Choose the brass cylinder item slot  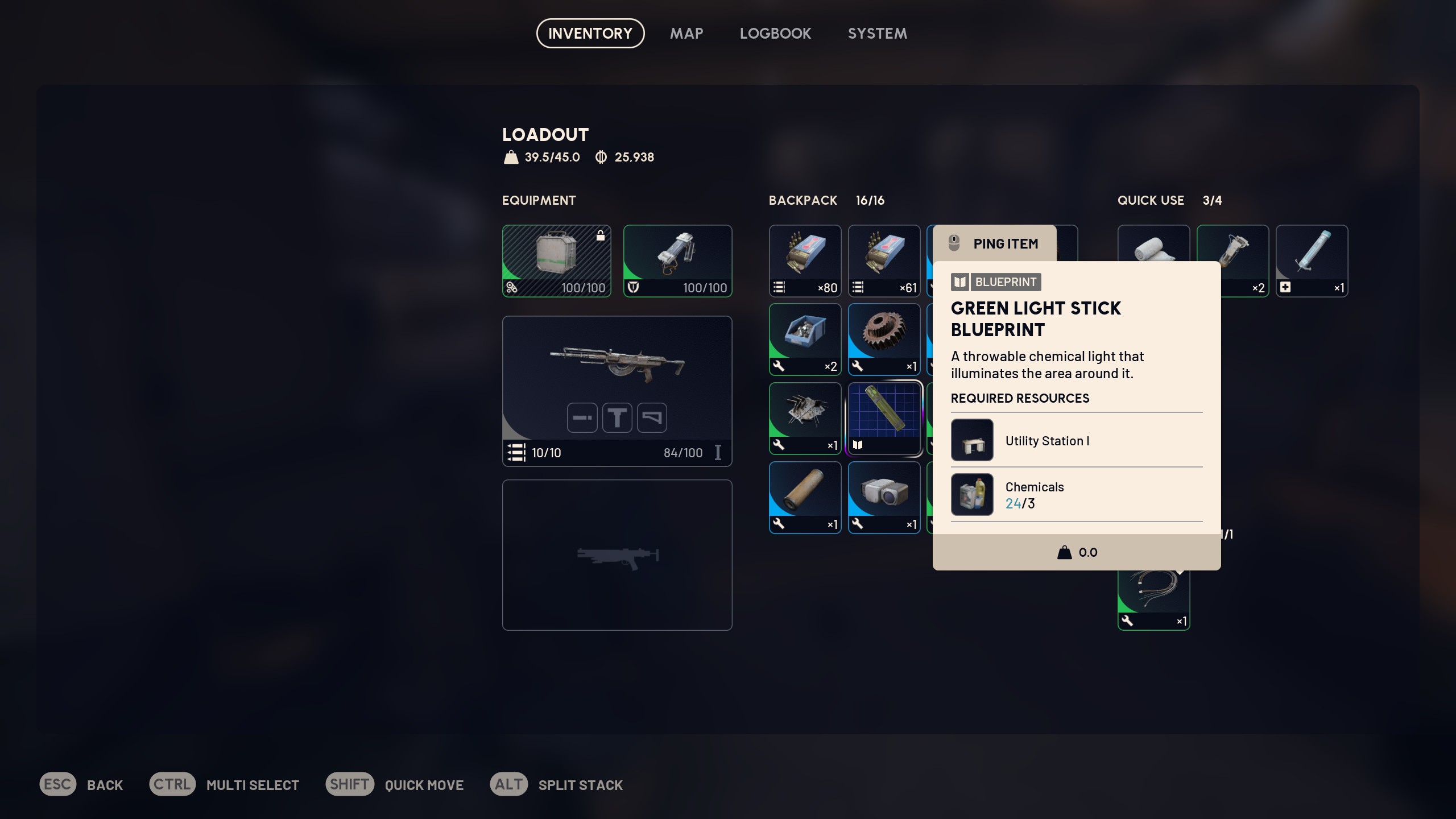(805, 497)
